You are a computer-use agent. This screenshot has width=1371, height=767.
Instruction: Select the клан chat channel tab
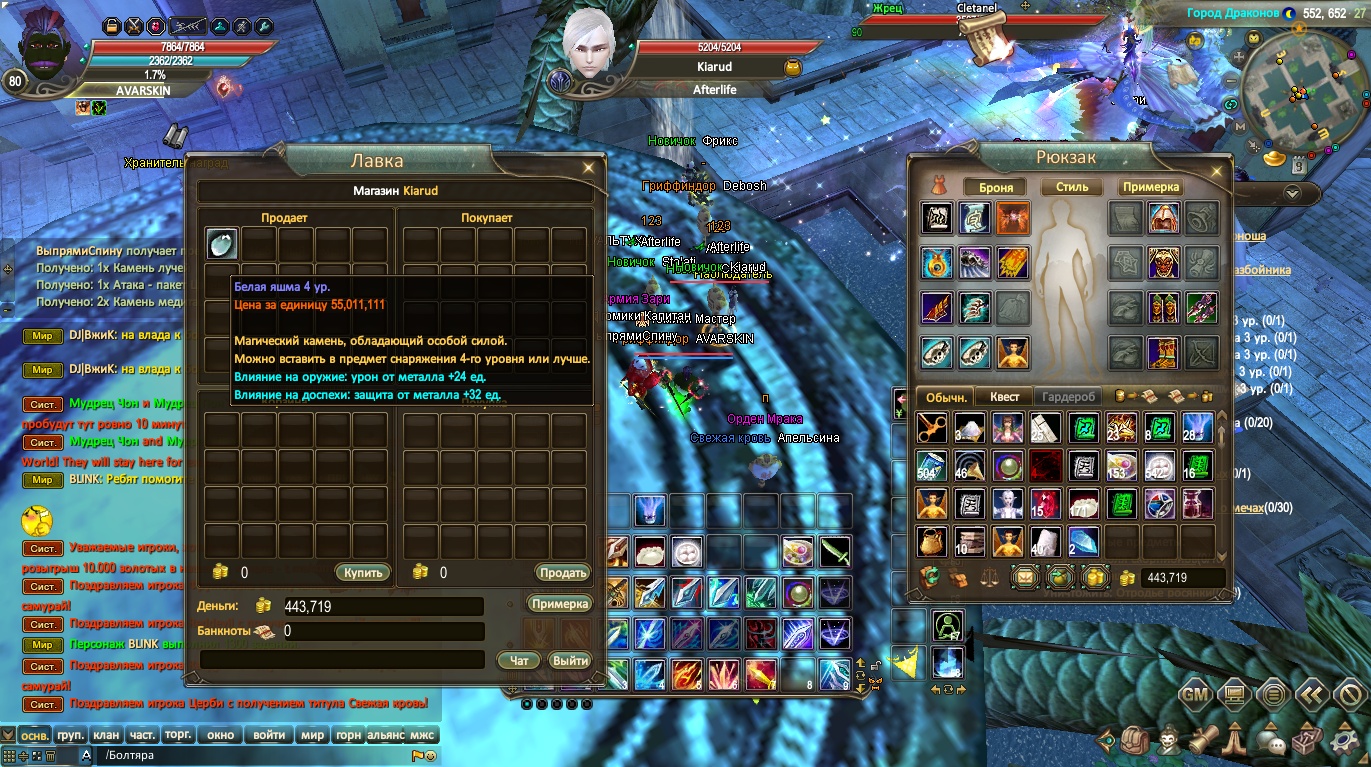(106, 735)
